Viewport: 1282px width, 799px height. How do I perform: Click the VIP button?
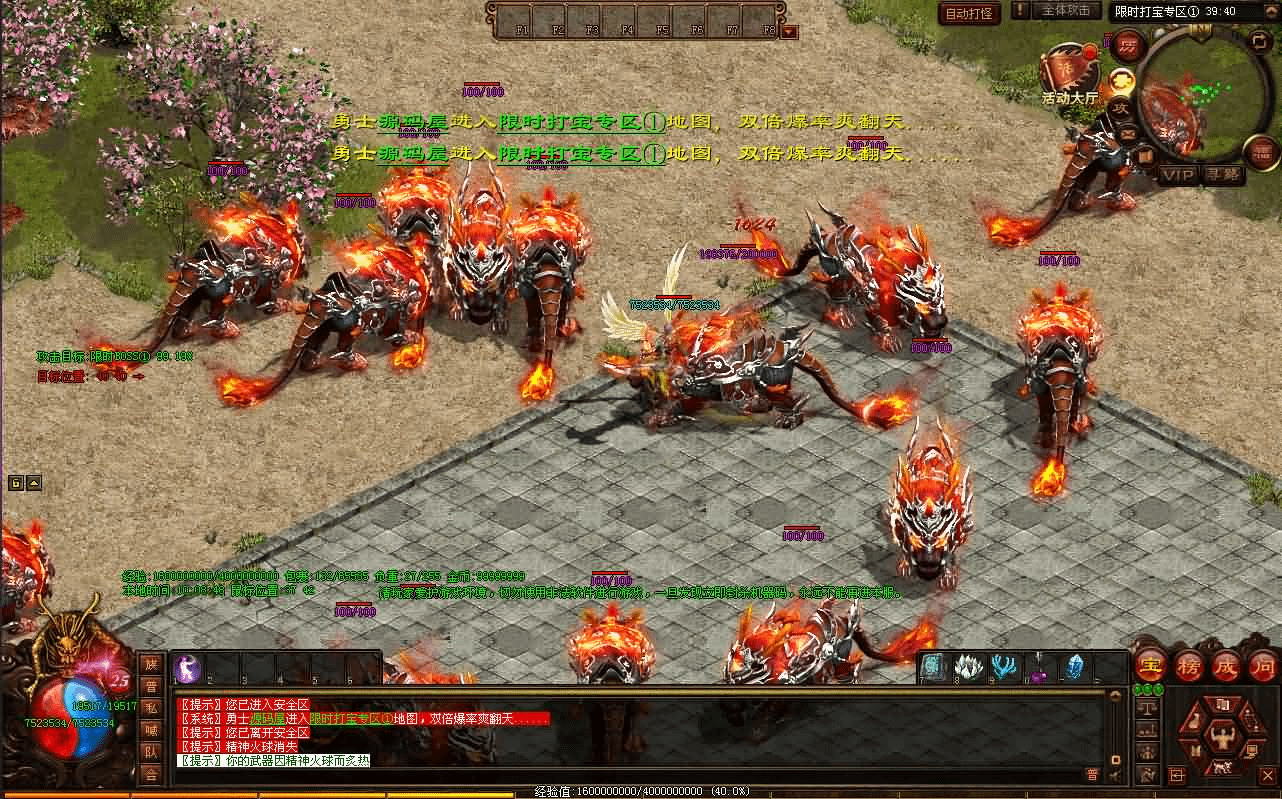click(1178, 175)
